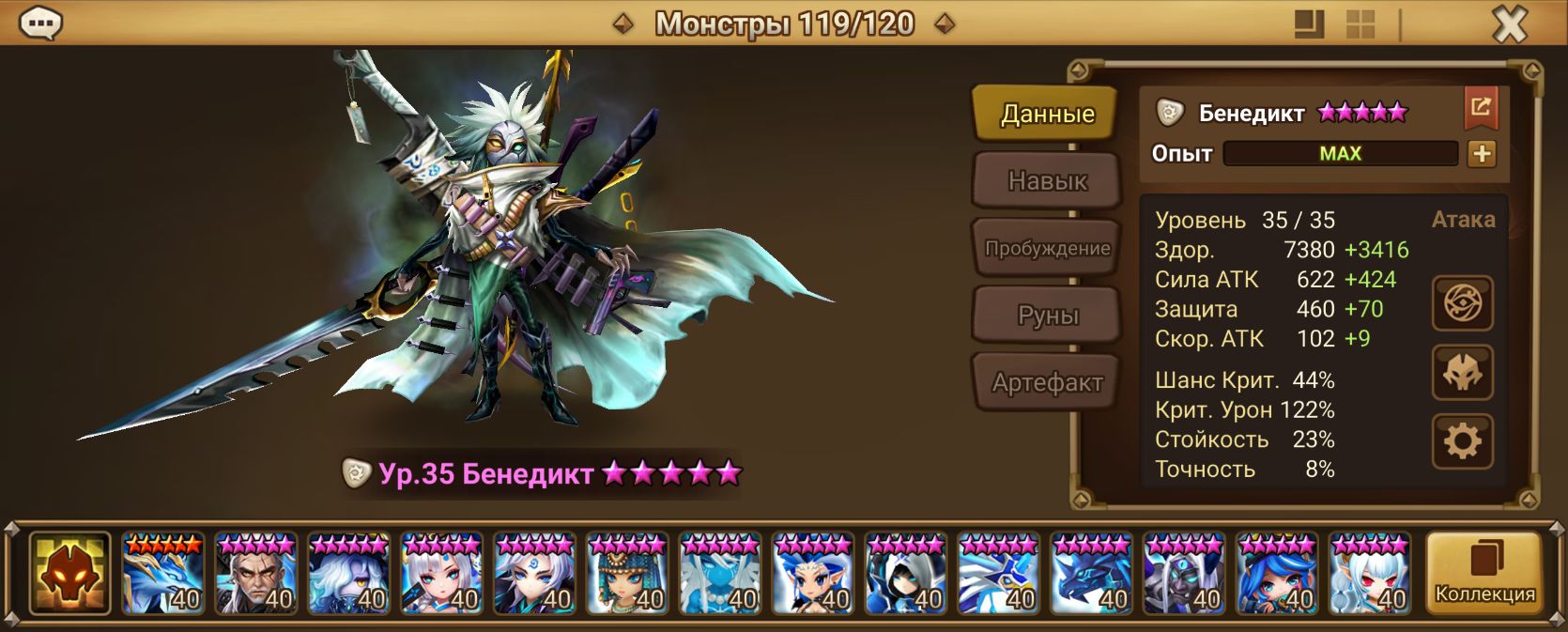Click the eye symbol icon below Атака
The height and width of the screenshot is (632, 1568).
1462,303
